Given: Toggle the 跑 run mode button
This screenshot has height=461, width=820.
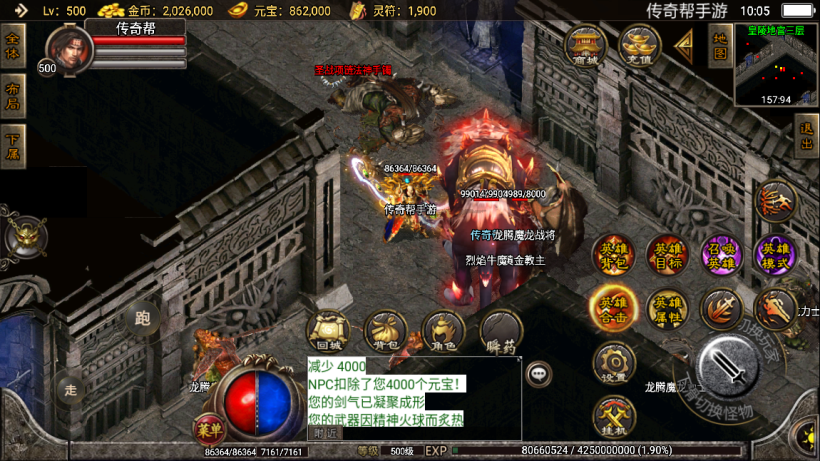Looking at the screenshot, I should pyautogui.click(x=142, y=319).
